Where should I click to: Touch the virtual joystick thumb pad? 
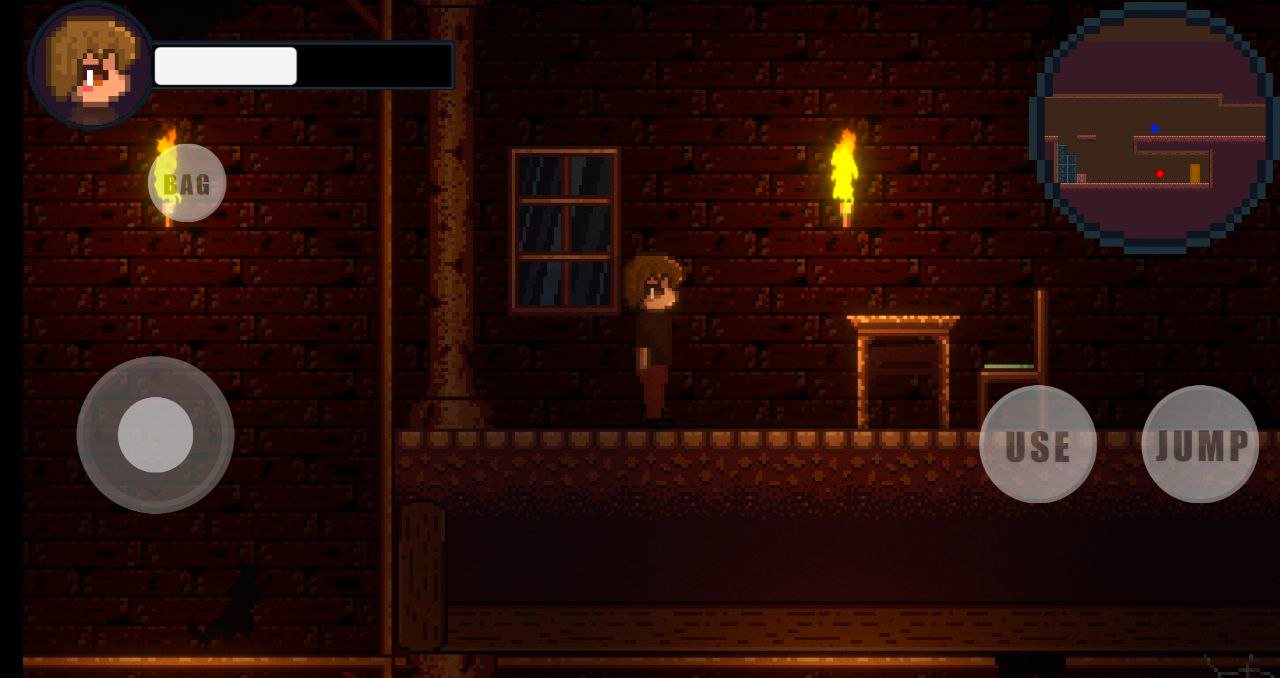coord(155,435)
